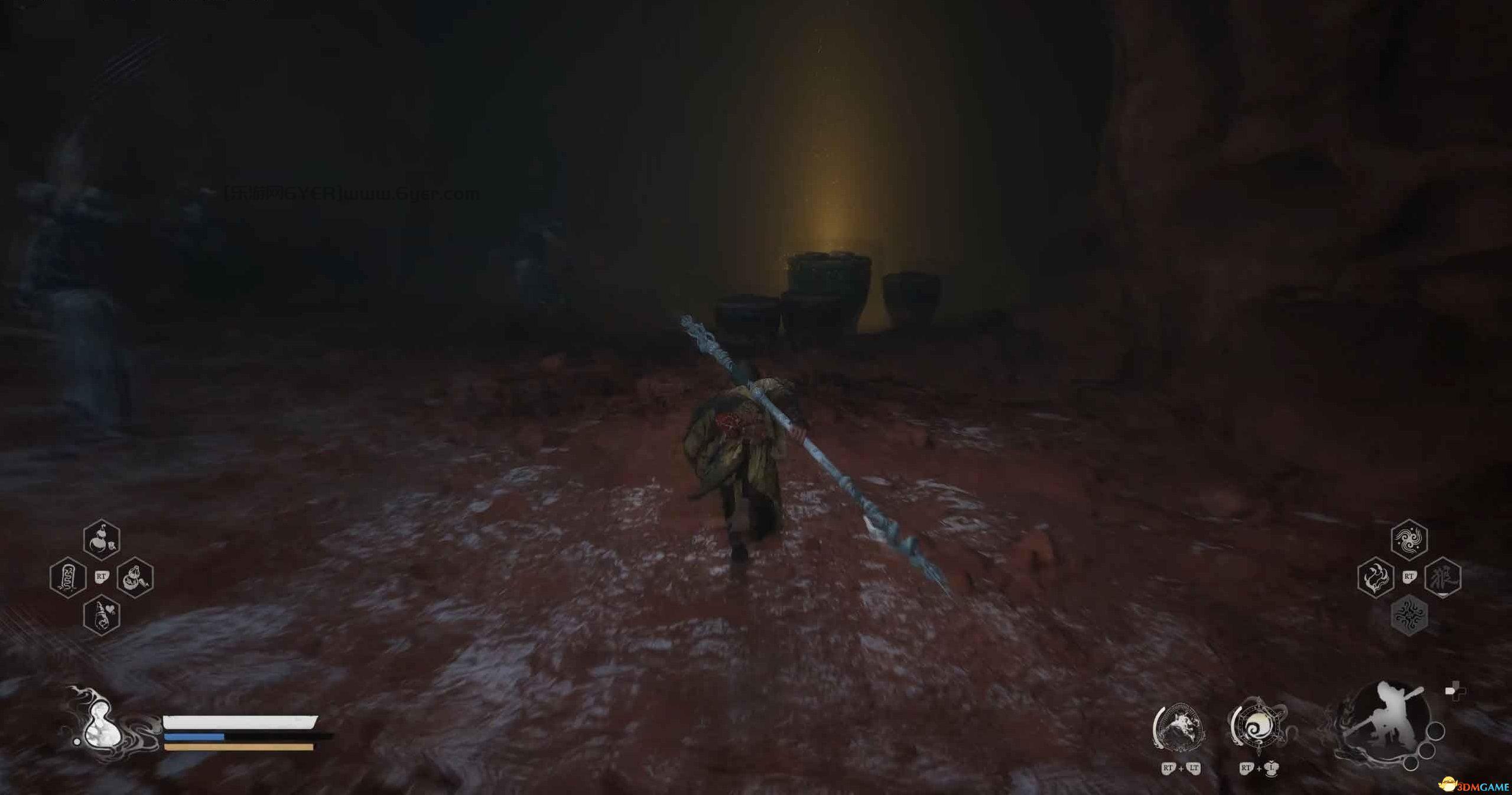This screenshot has height=795, width=1512.
Task: Use the heart potion bottle item
Action: click(102, 615)
